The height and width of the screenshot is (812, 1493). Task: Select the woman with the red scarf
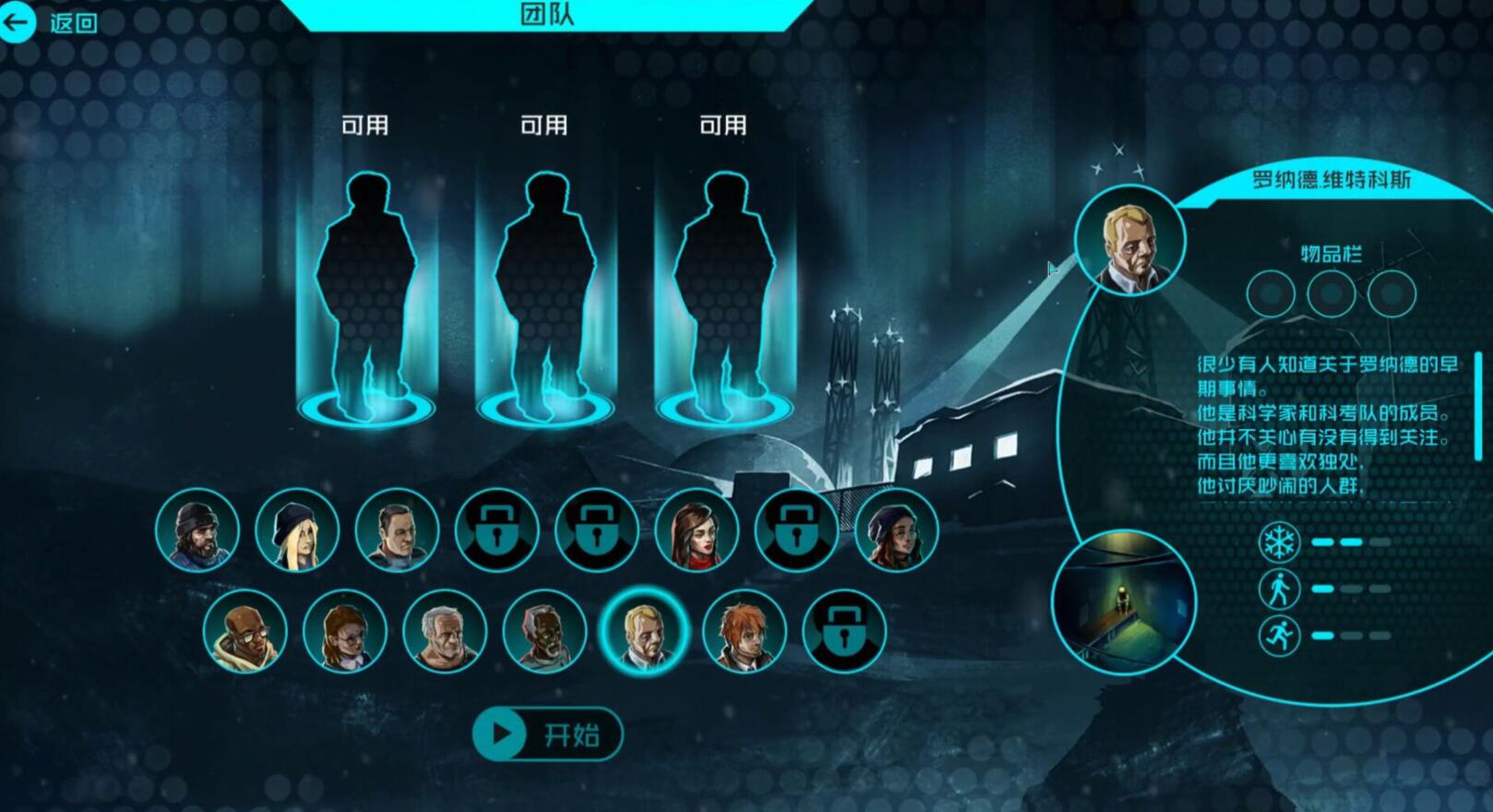pyautogui.click(x=697, y=530)
